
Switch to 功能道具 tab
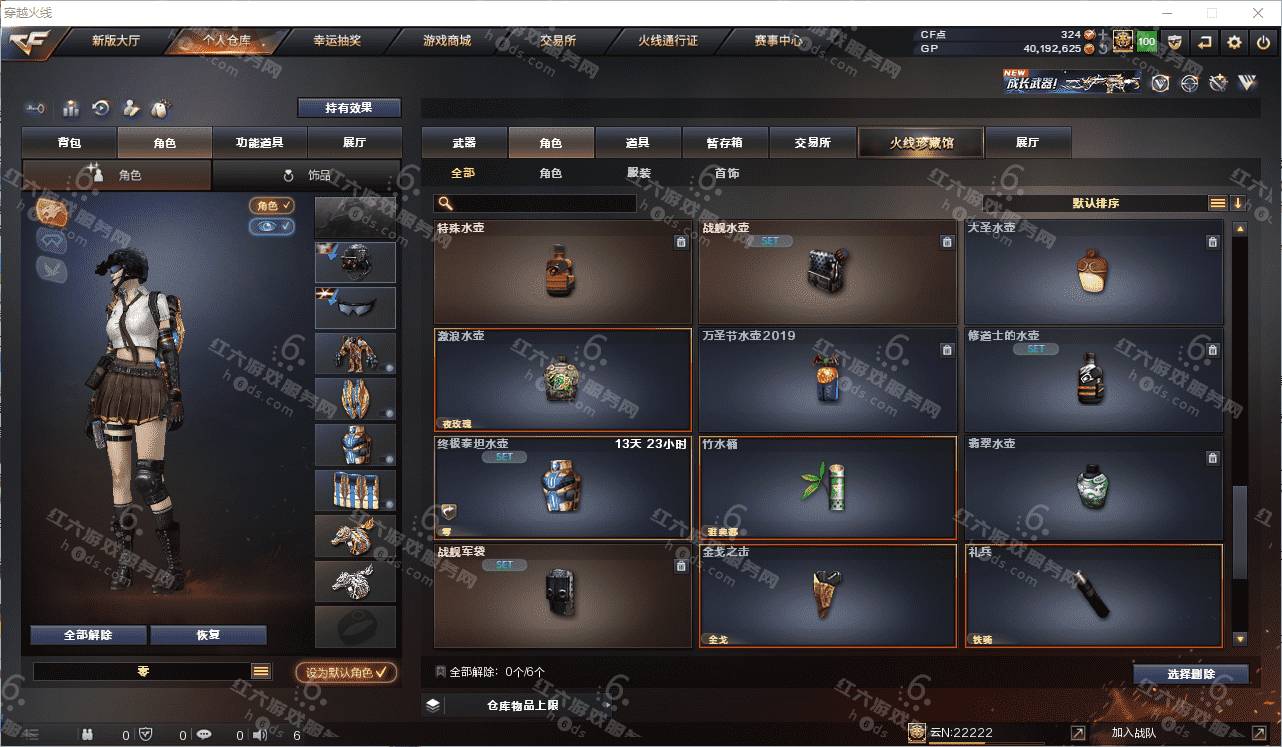[x=259, y=143]
